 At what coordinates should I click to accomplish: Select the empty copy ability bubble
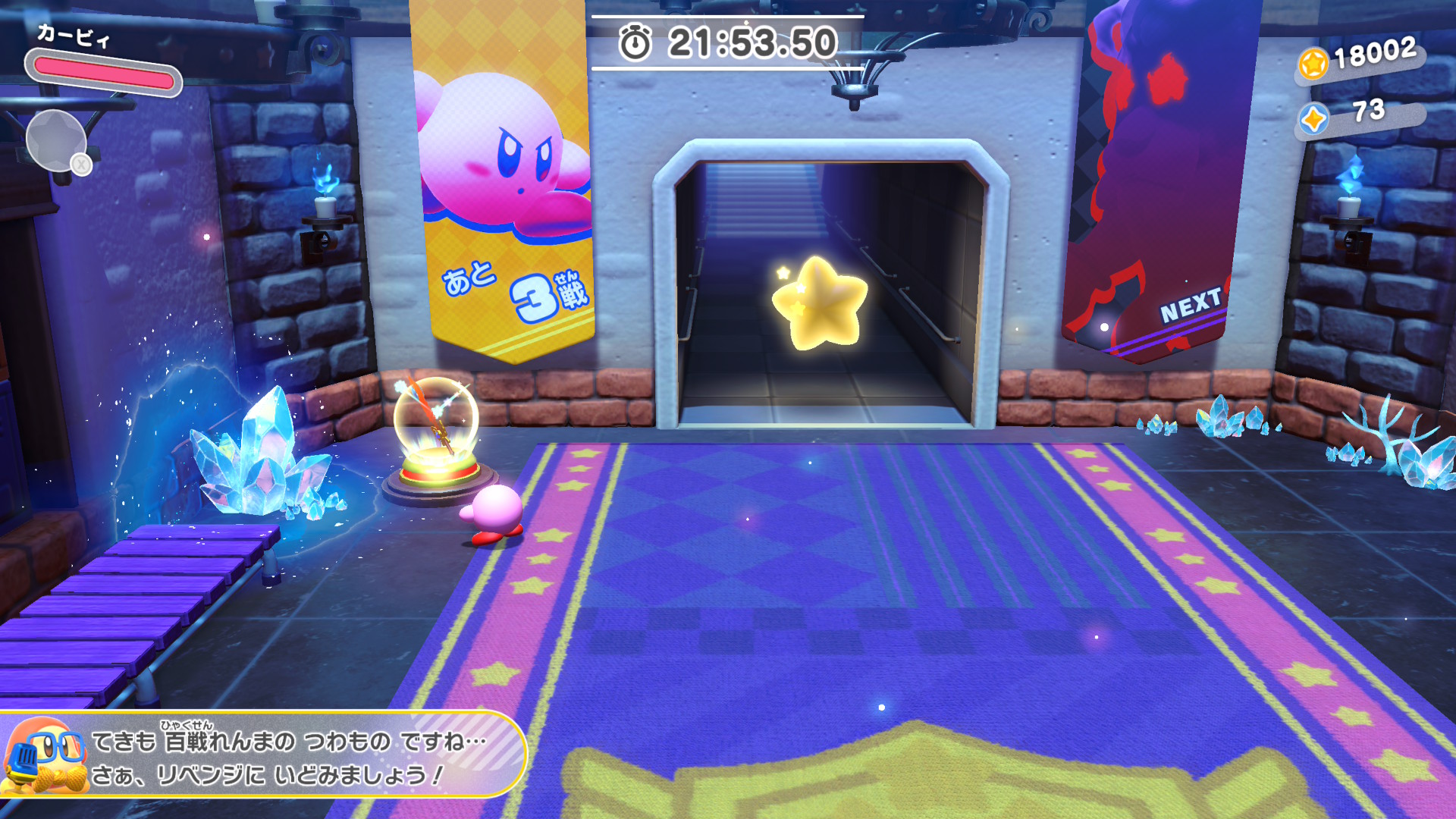pyautogui.click(x=55, y=140)
